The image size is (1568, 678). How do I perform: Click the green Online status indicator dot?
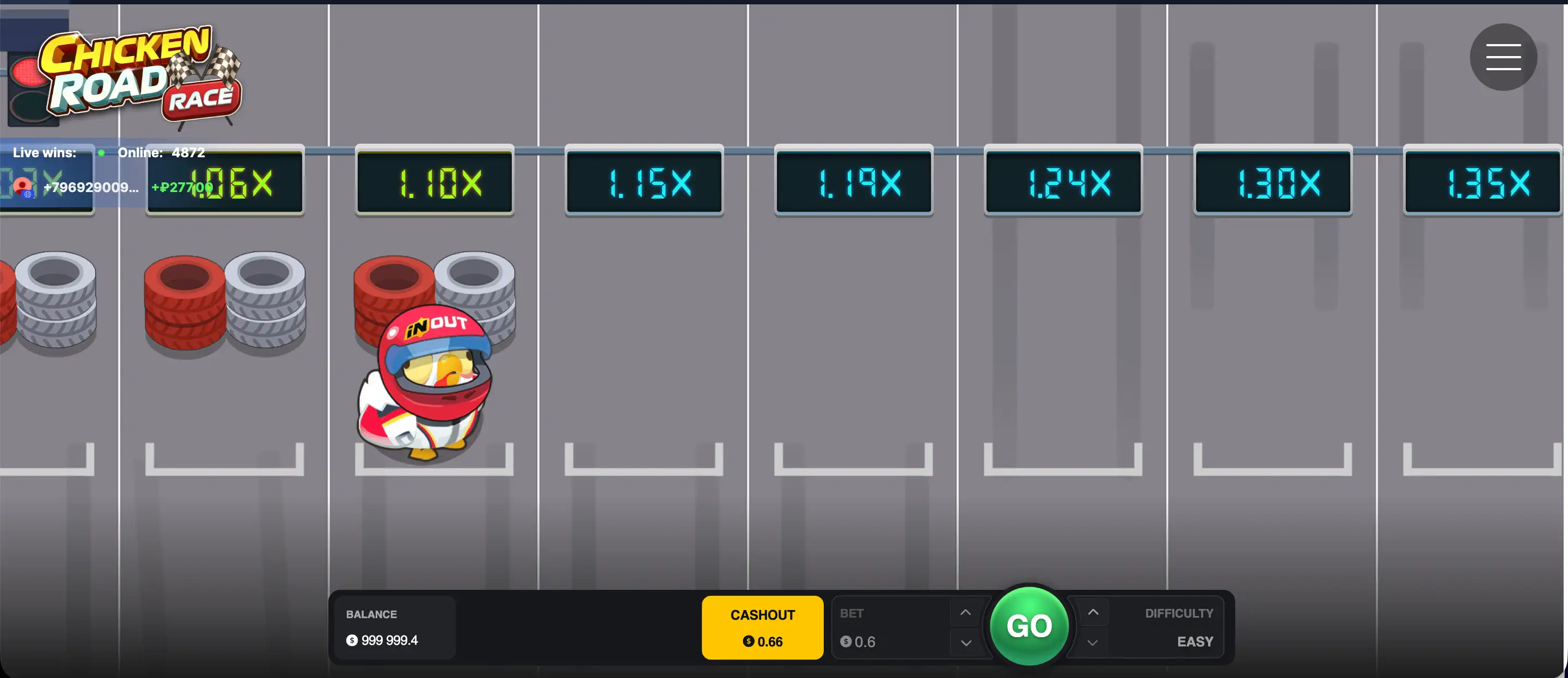(102, 153)
